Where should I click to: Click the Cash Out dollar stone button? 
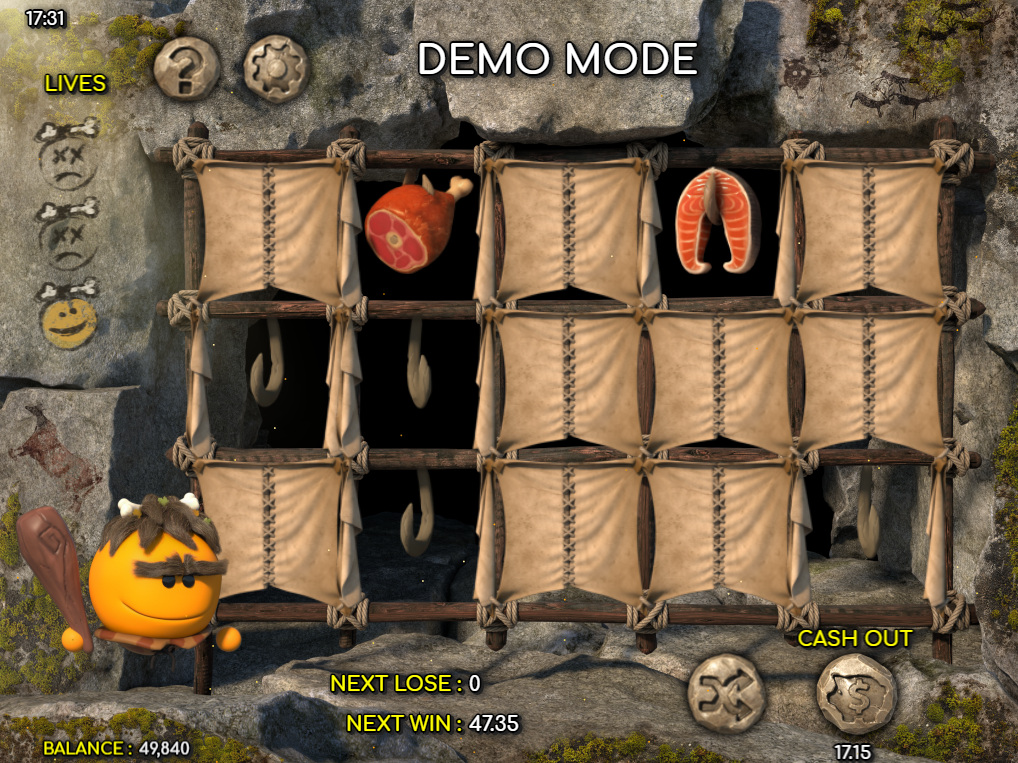[856, 694]
